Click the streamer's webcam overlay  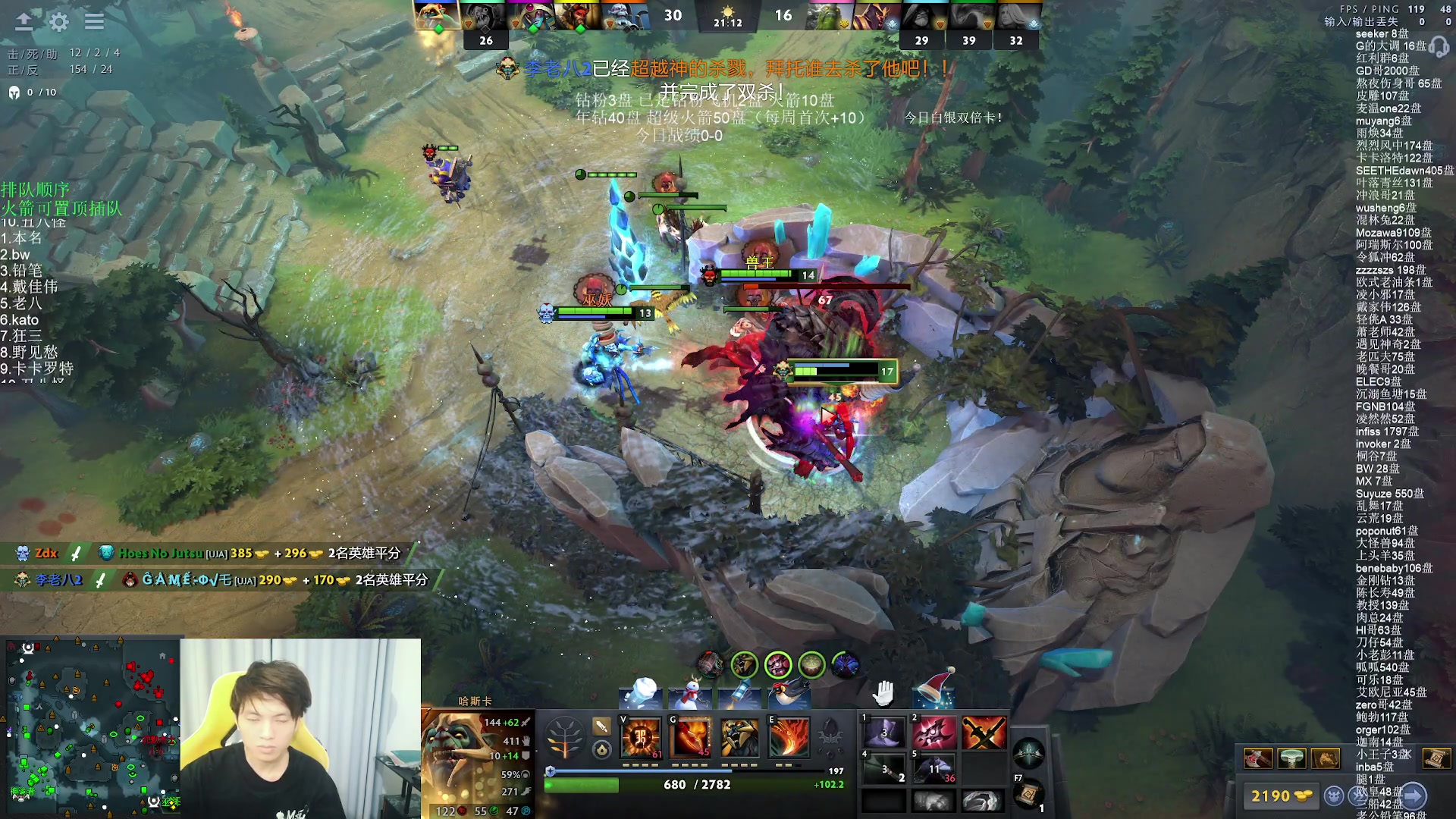pos(300,728)
